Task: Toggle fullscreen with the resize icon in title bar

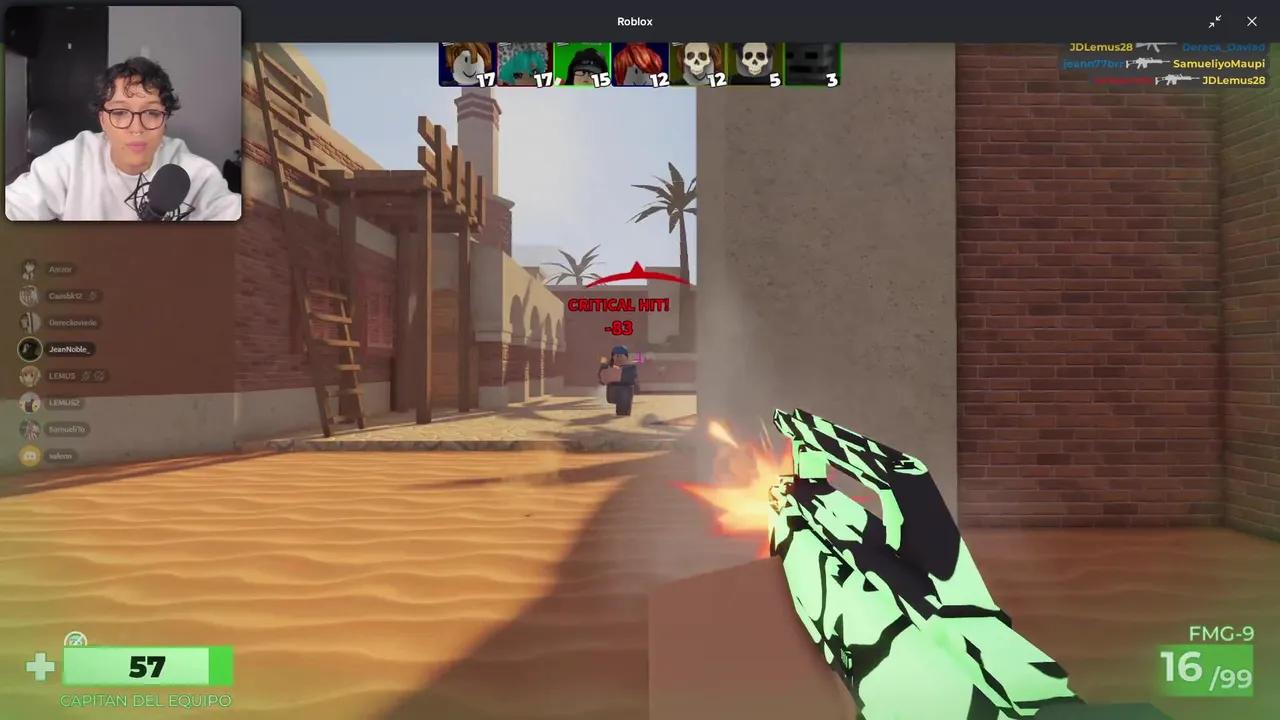Action: 1216,21
